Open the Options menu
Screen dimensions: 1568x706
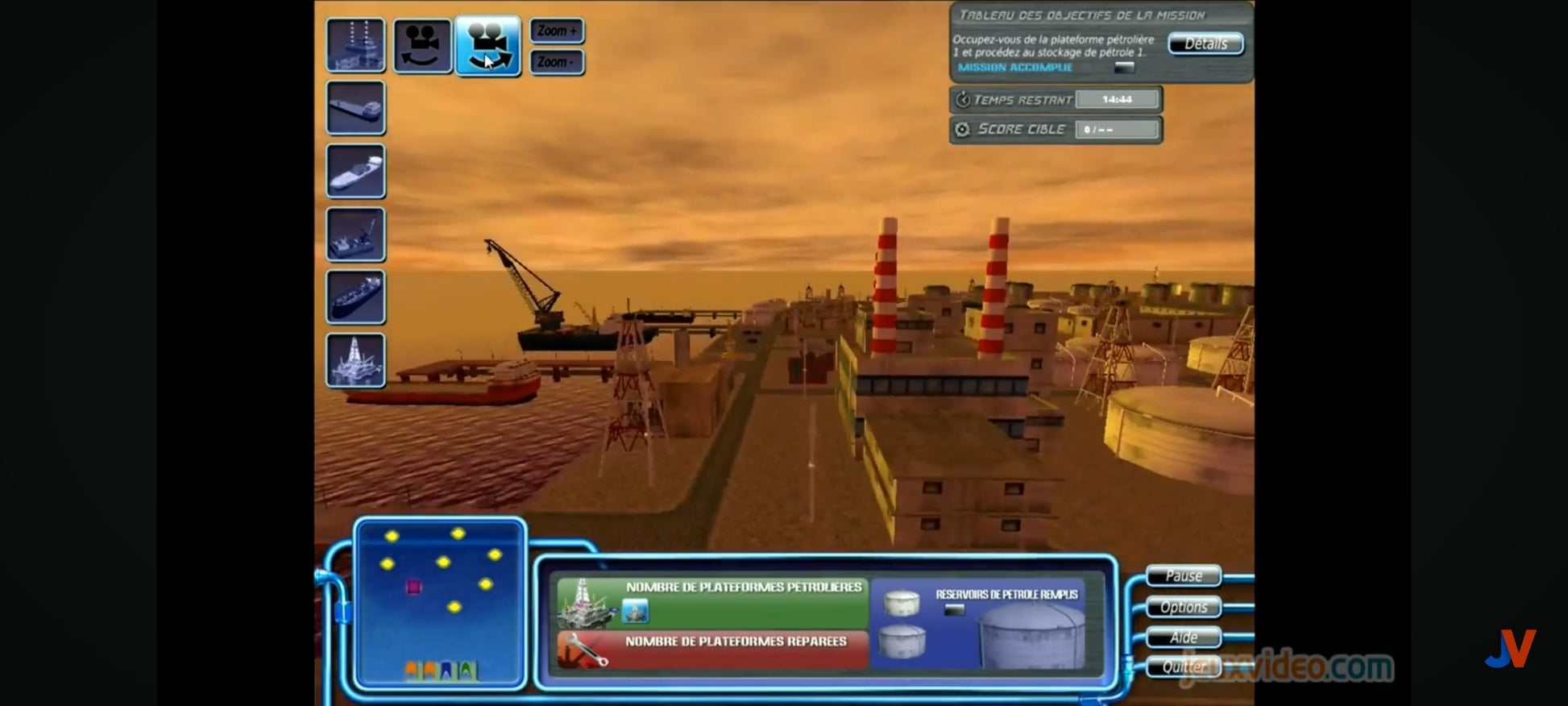click(x=1183, y=607)
